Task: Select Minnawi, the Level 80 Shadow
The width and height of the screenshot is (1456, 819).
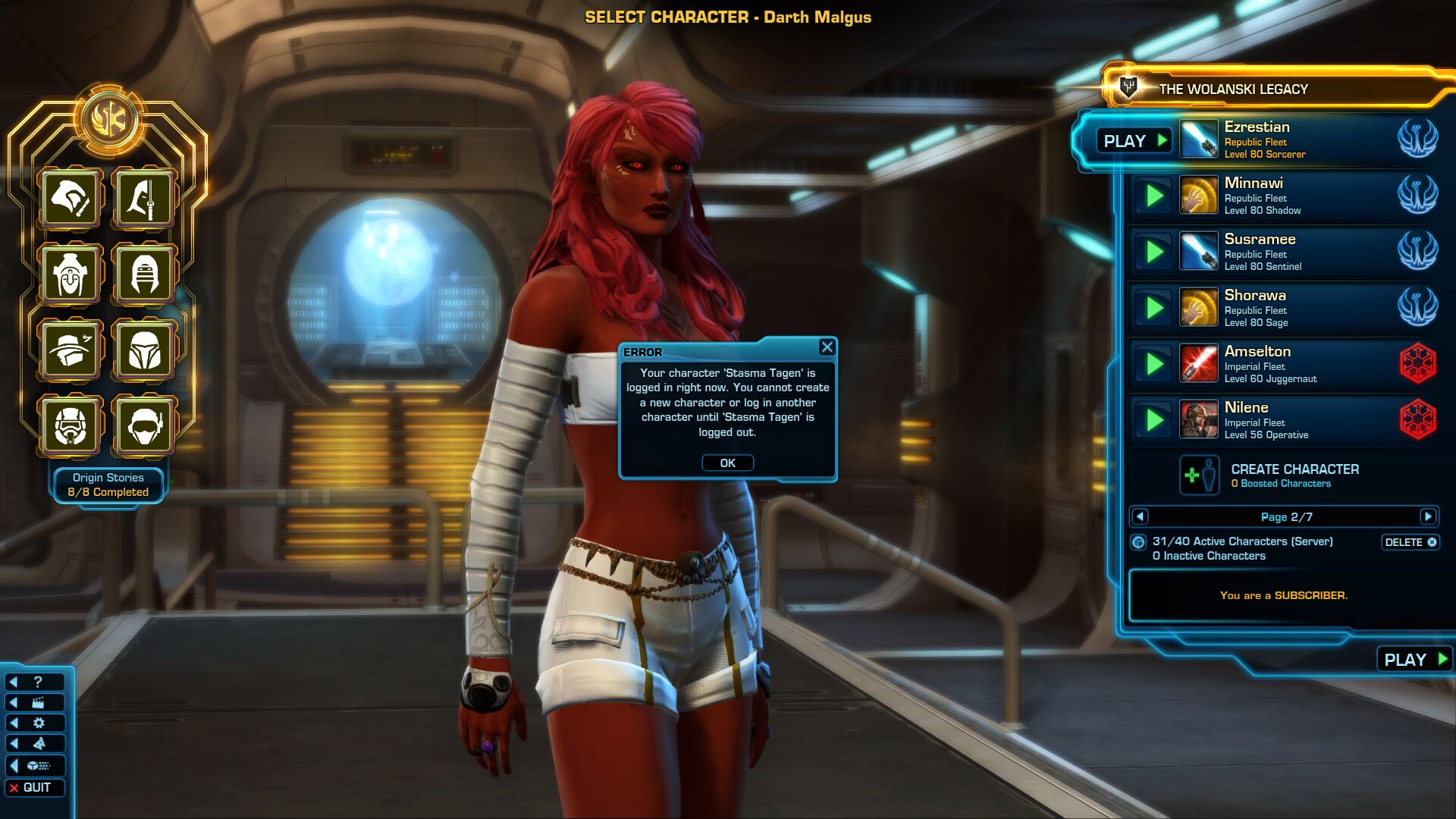Action: coord(1282,196)
